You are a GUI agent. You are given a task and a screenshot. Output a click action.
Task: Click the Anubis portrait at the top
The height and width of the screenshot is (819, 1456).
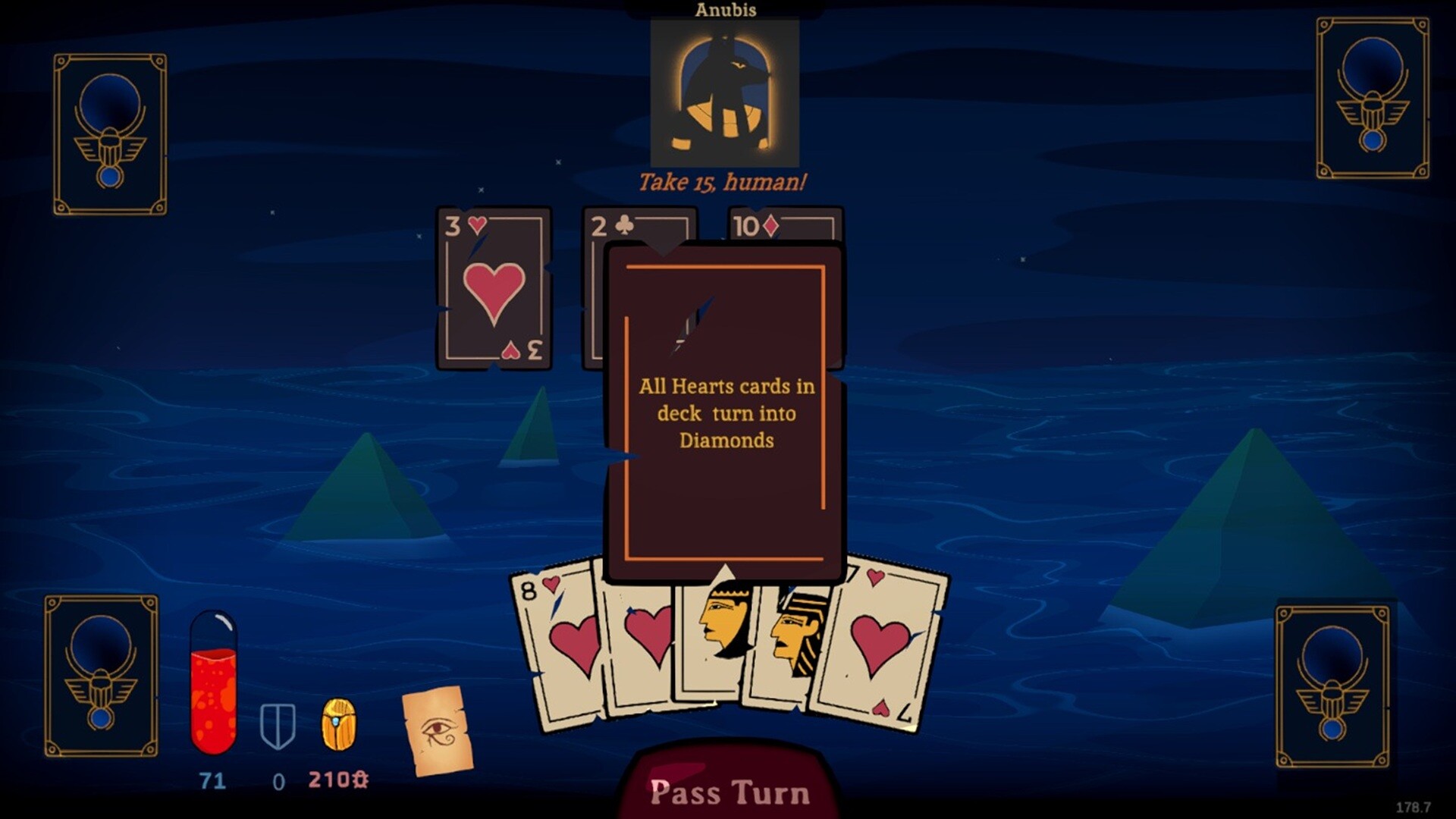pos(724,91)
